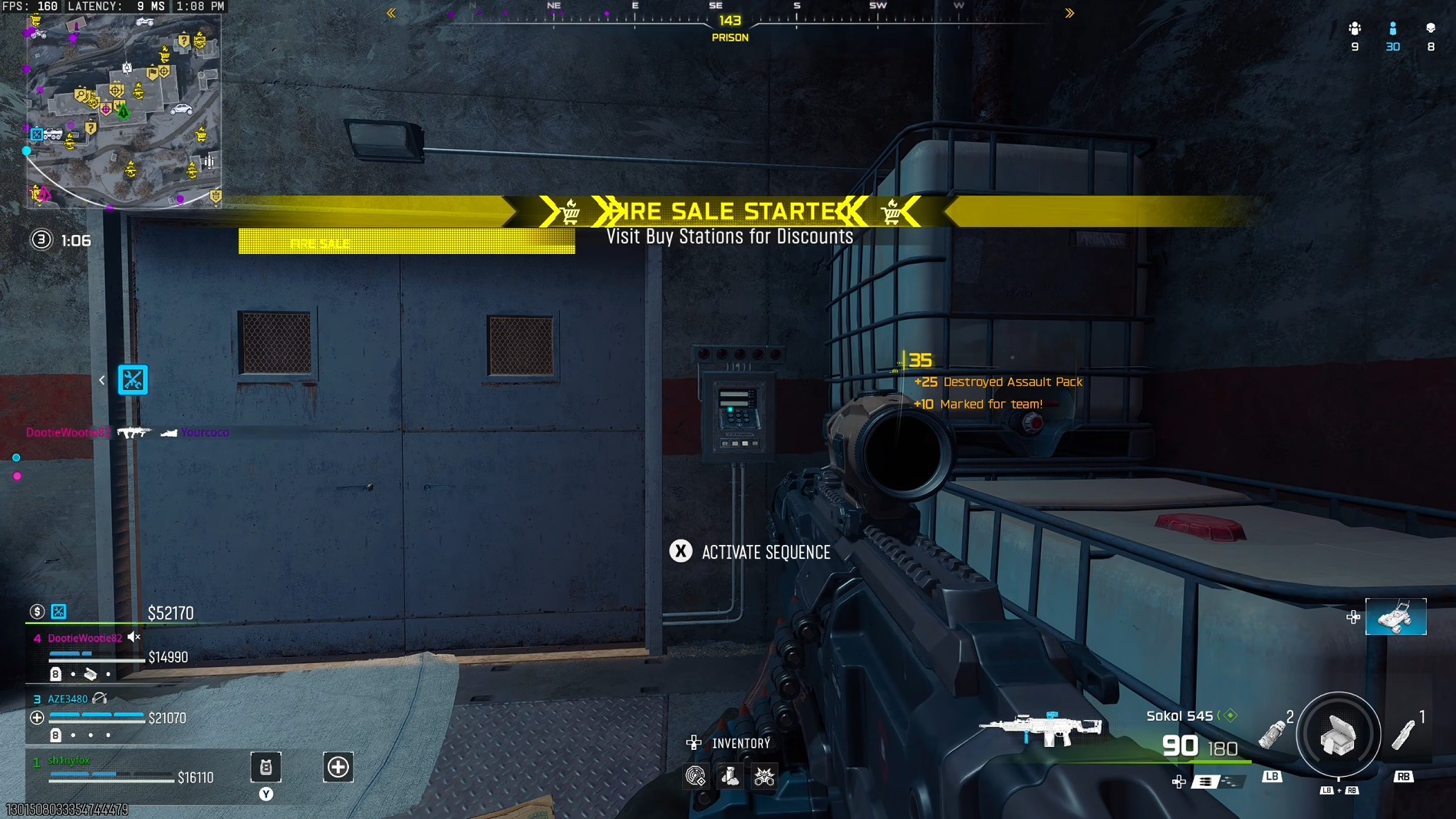Screen dimensions: 1456x819
Task: Click the dollar sign icon by $52170
Action: 38,612
